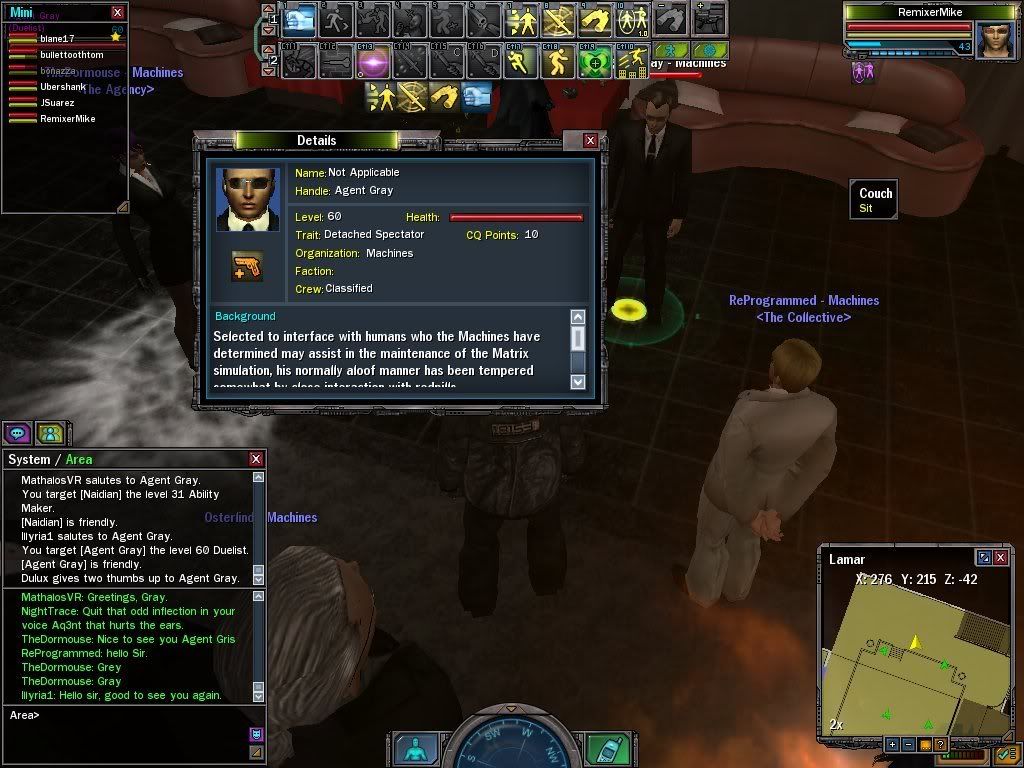Screen dimensions: 1024x768
Task: Zoom in on the minimap
Action: point(892,745)
